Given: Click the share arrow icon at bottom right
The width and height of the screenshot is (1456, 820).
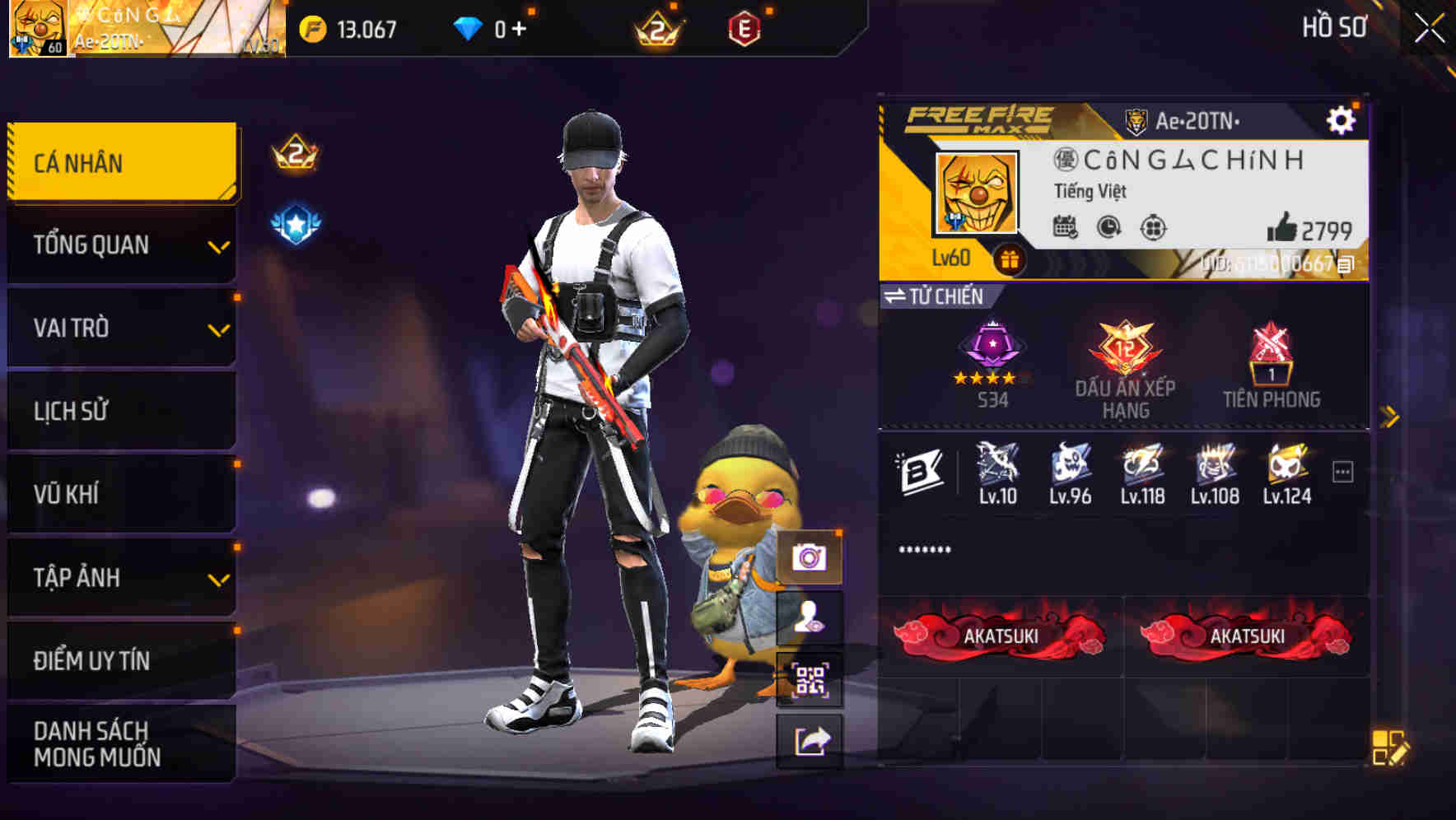Looking at the screenshot, I should 810,740.
